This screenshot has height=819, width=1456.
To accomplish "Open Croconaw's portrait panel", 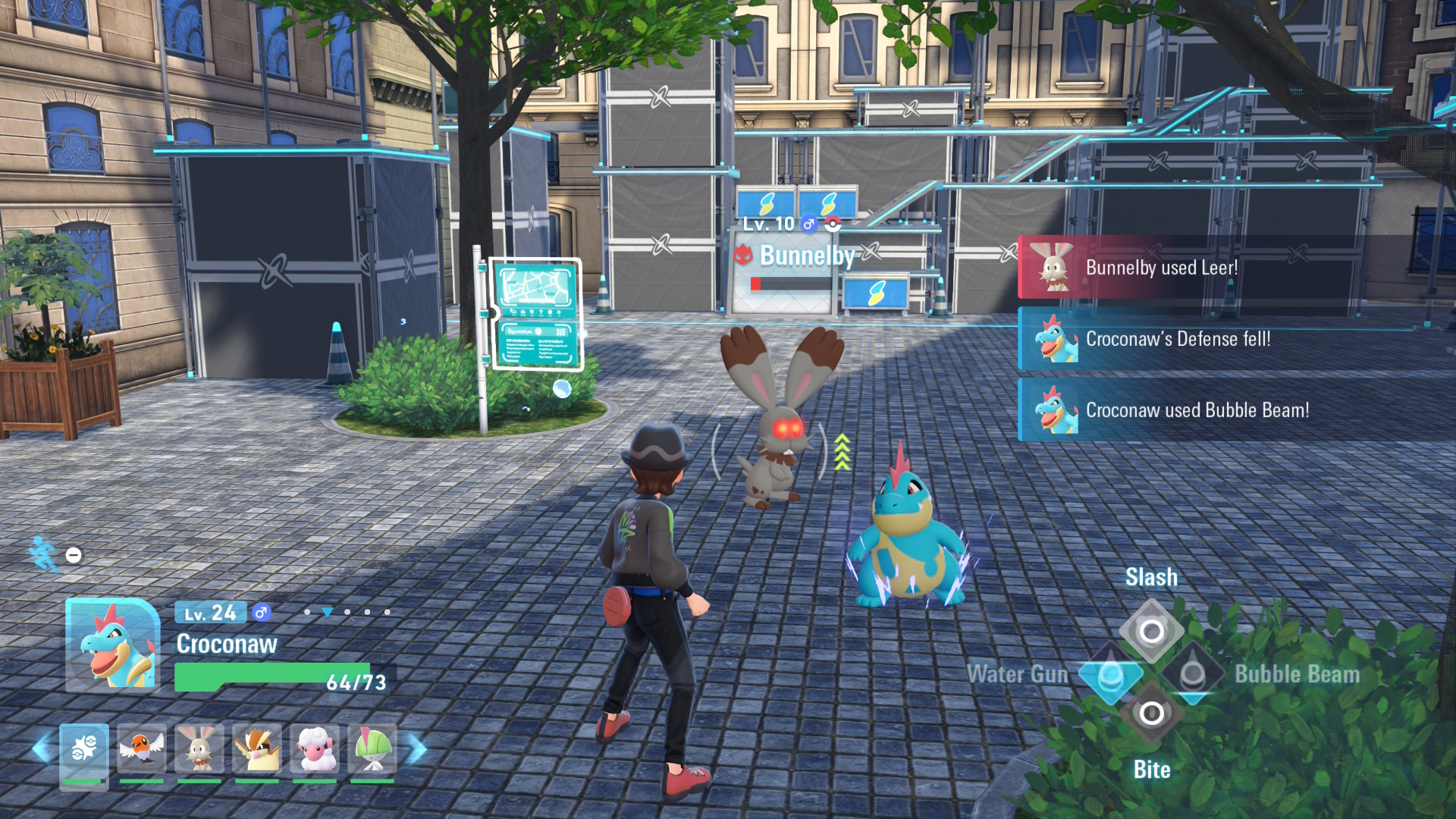I will coord(112,645).
